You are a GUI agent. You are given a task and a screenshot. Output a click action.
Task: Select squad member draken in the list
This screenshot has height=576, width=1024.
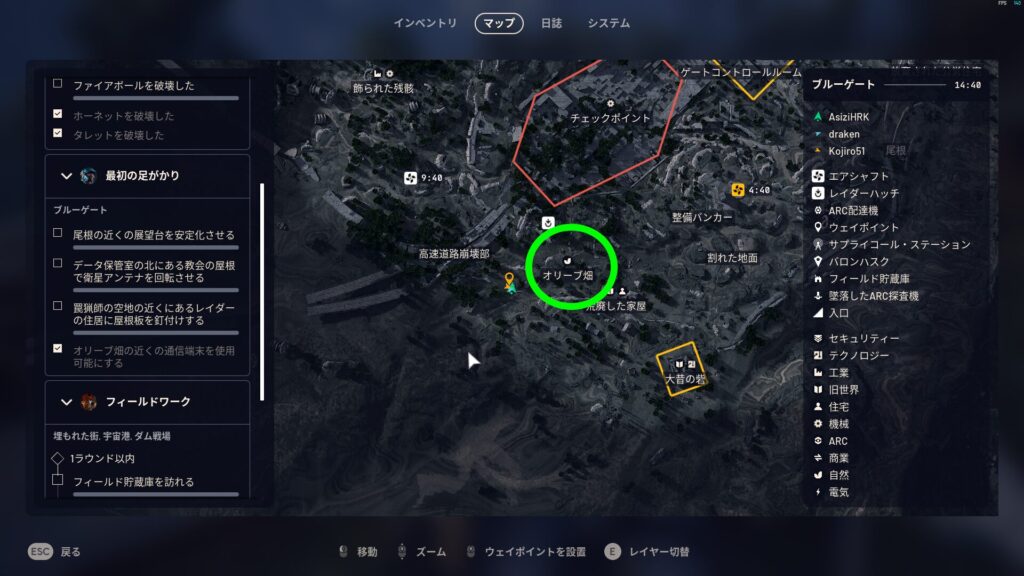[844, 134]
